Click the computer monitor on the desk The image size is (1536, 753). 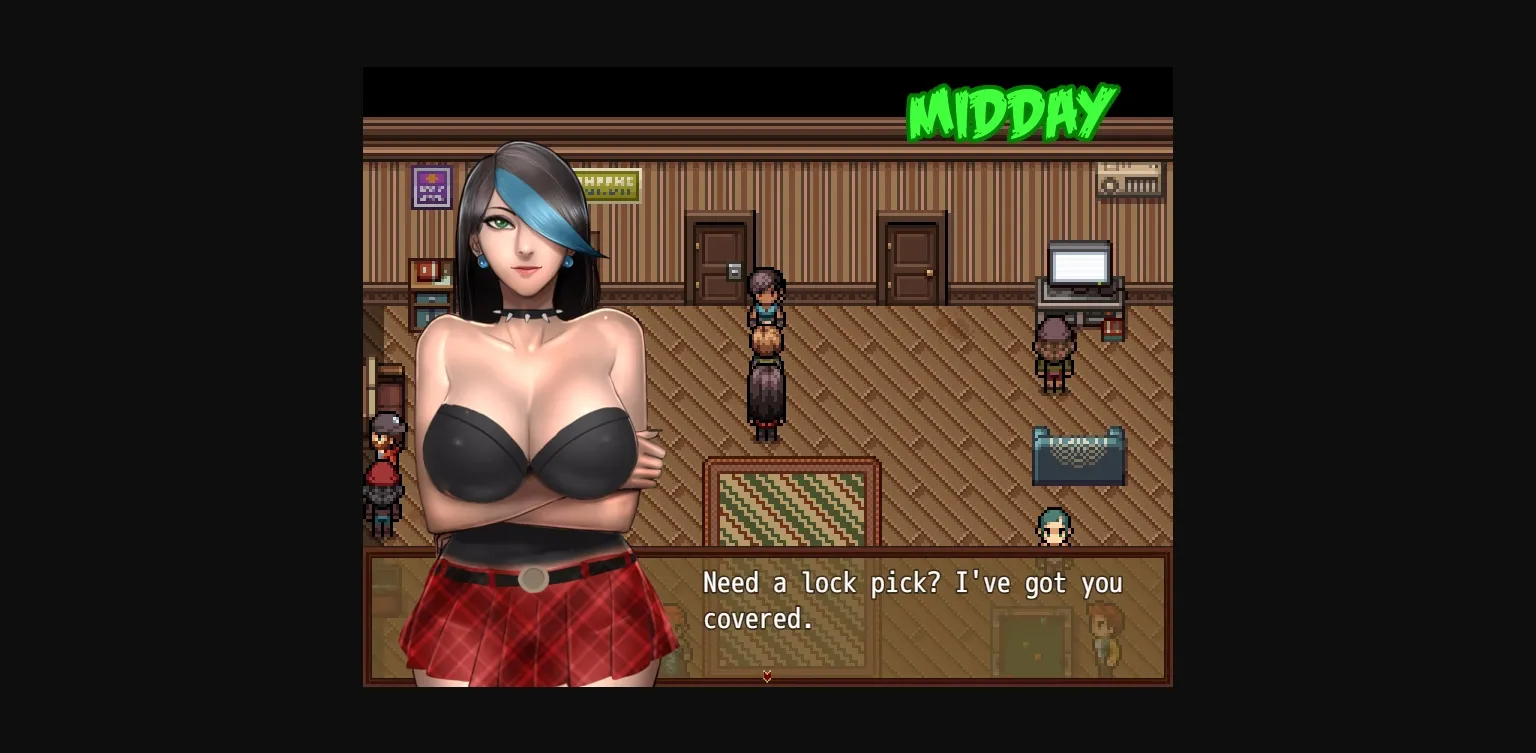(x=1078, y=266)
